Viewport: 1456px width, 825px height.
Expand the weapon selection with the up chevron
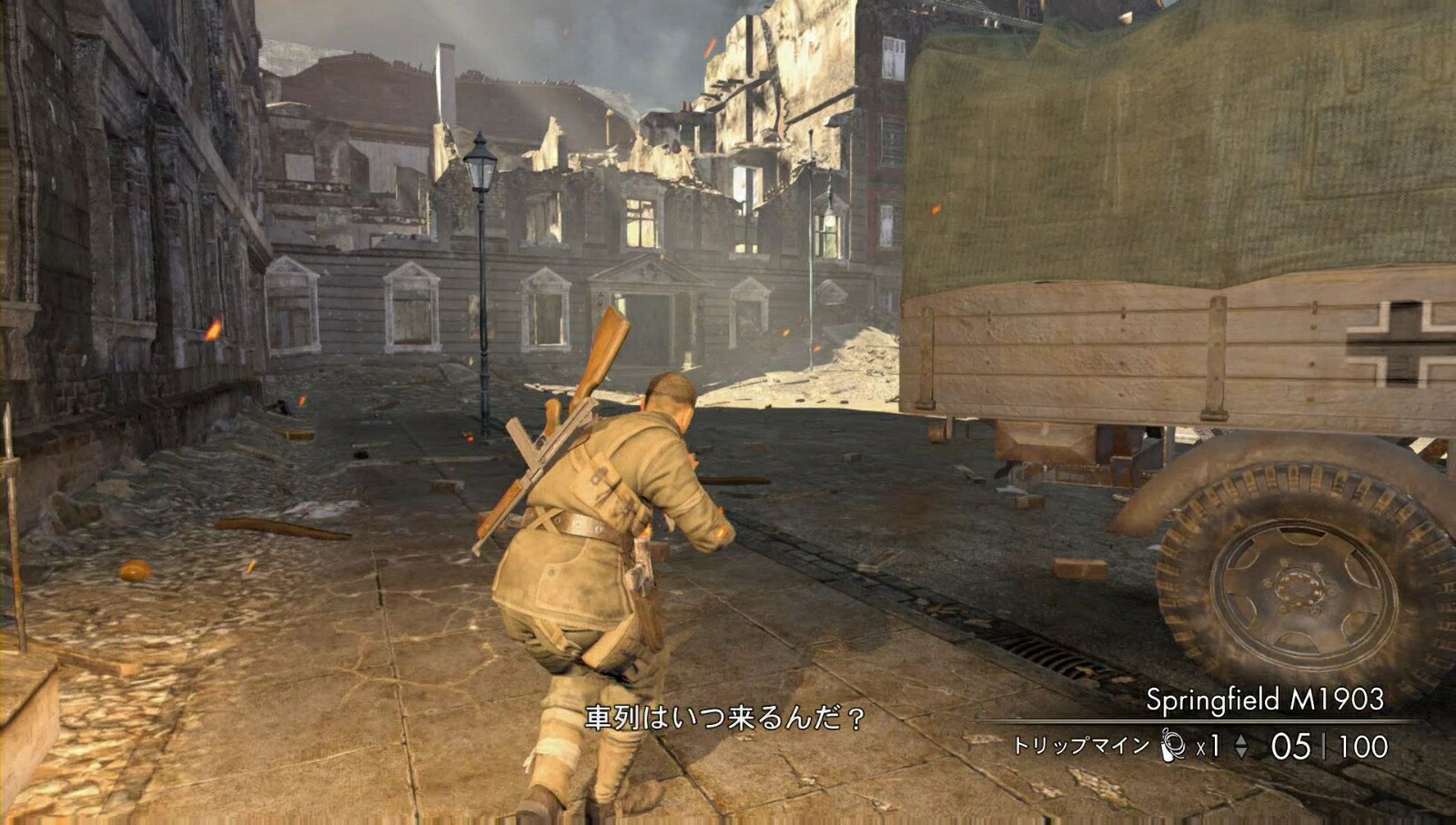[1241, 739]
